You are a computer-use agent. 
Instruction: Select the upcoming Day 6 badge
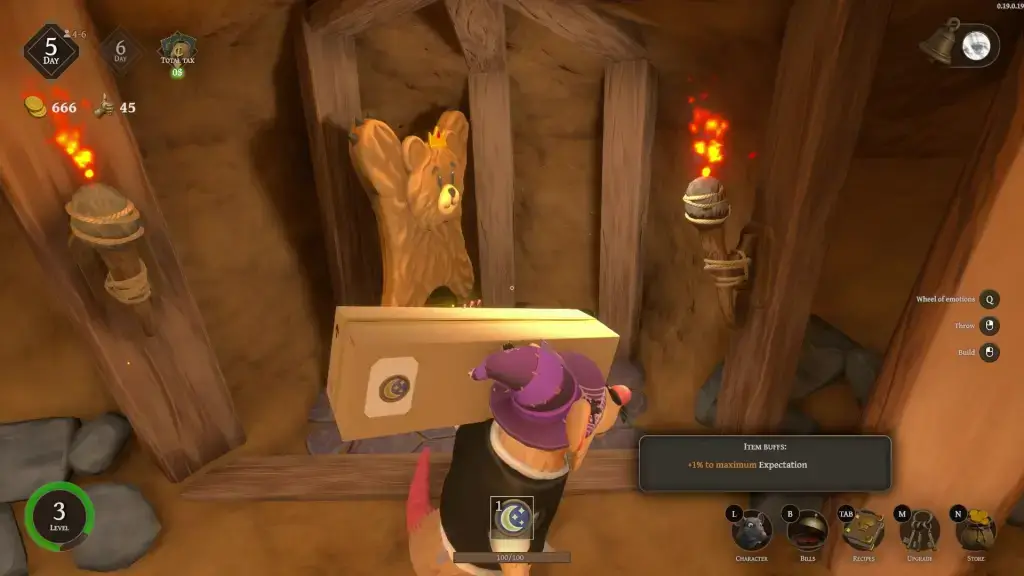coord(120,49)
